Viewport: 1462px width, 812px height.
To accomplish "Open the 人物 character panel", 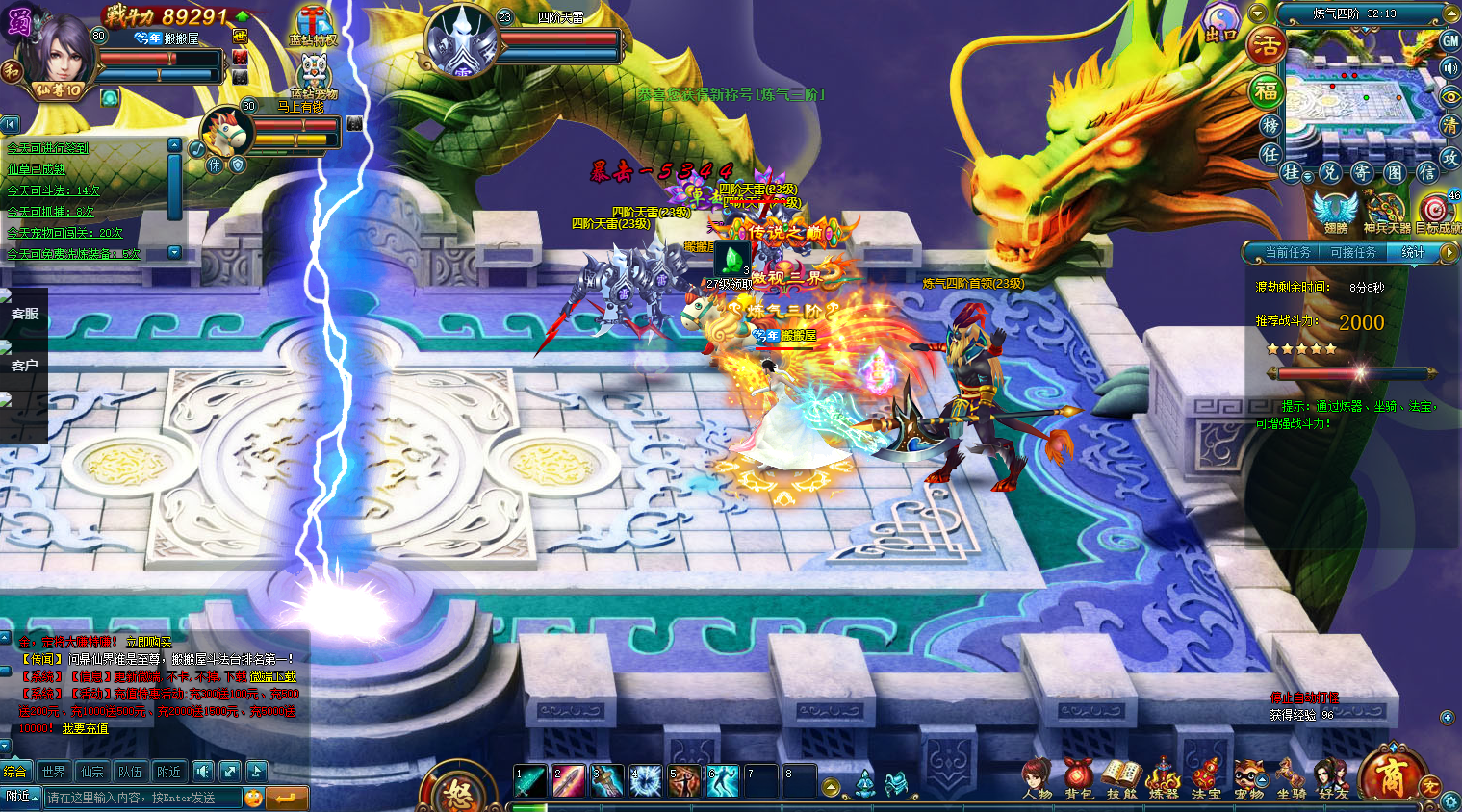I will point(1037,777).
